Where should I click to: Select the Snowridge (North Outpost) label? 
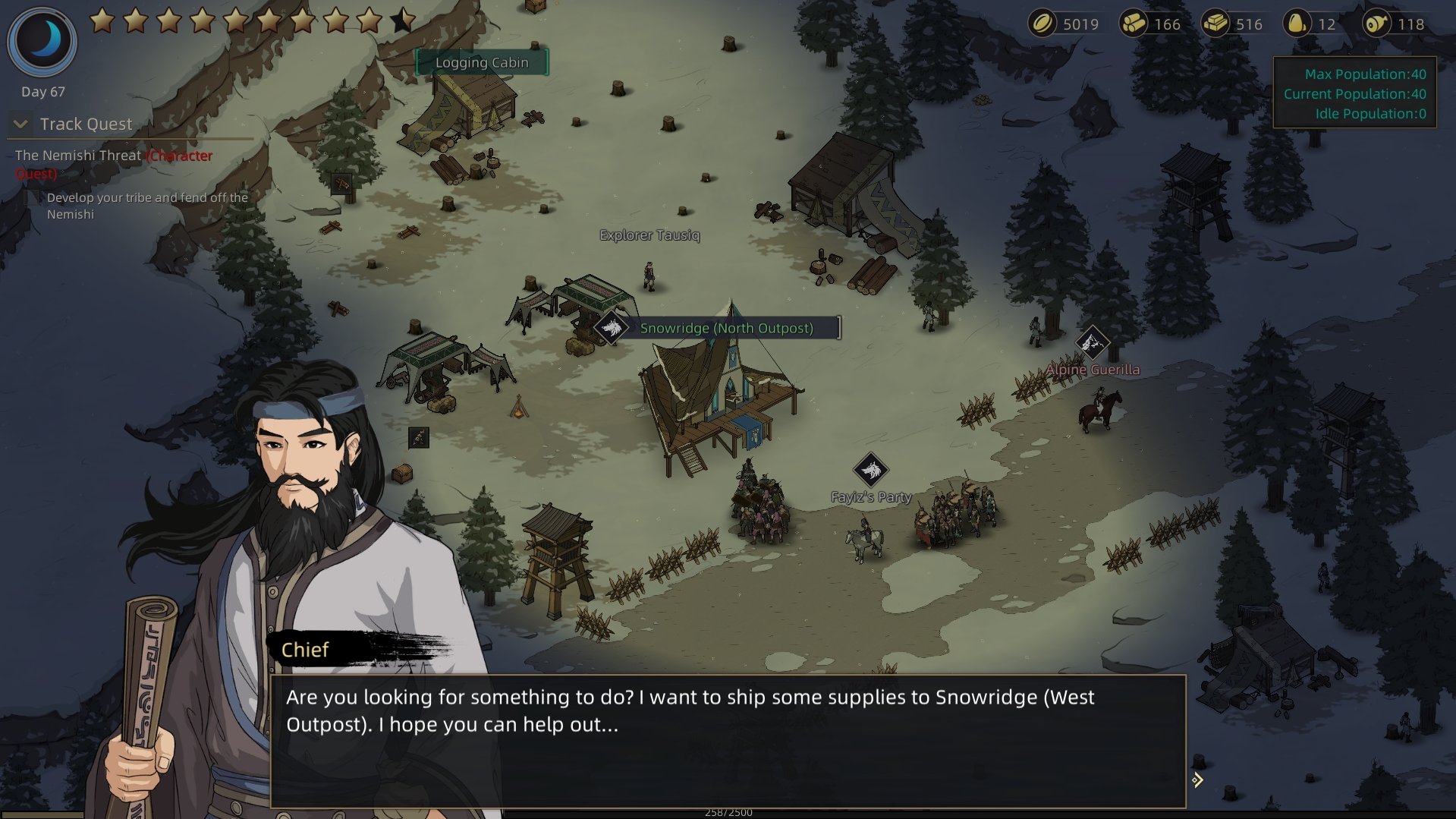coord(726,328)
